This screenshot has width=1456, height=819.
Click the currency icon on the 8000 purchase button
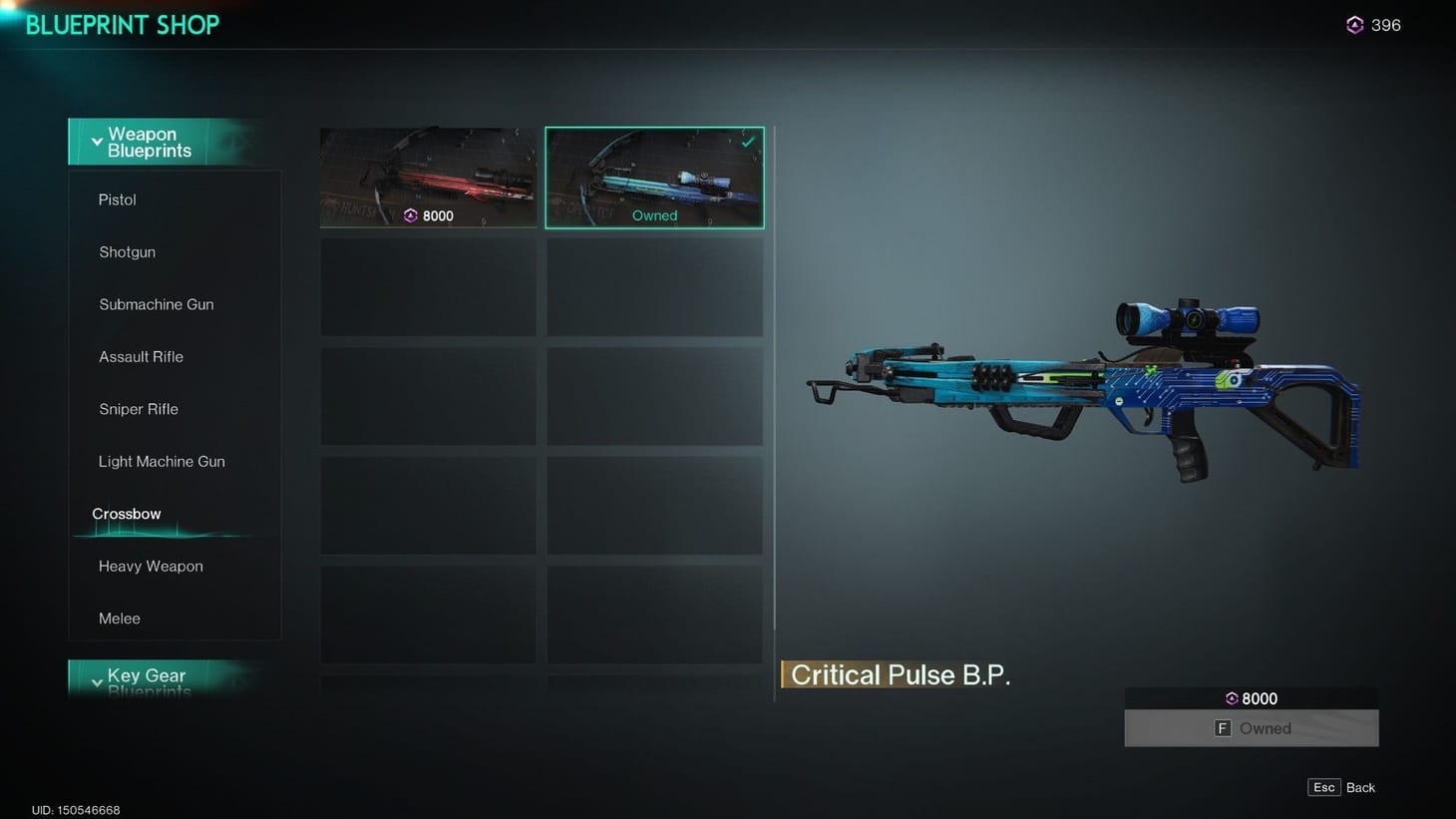(x=1230, y=698)
